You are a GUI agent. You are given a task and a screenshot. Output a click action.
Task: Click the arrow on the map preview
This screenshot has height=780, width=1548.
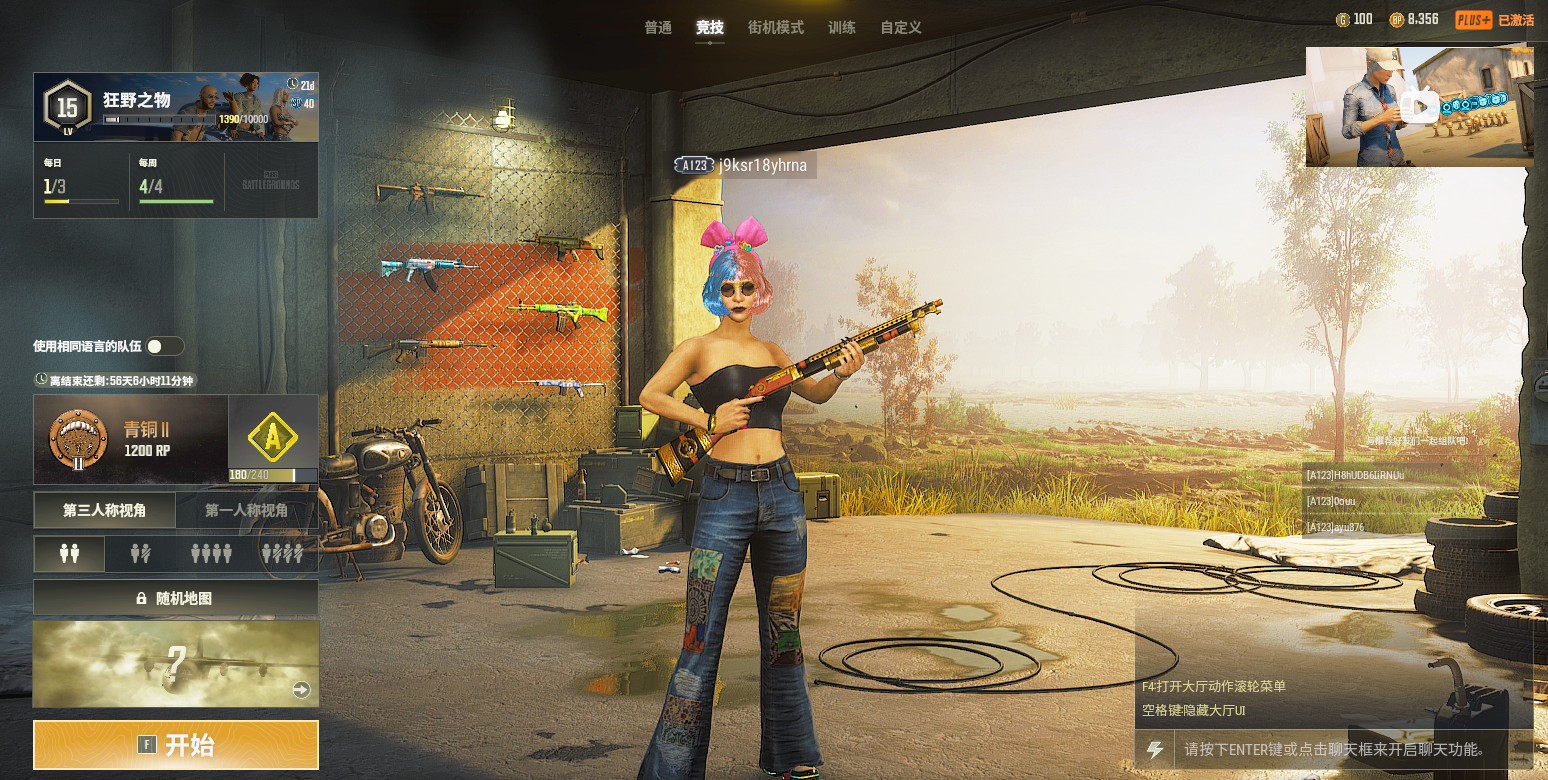click(x=301, y=690)
